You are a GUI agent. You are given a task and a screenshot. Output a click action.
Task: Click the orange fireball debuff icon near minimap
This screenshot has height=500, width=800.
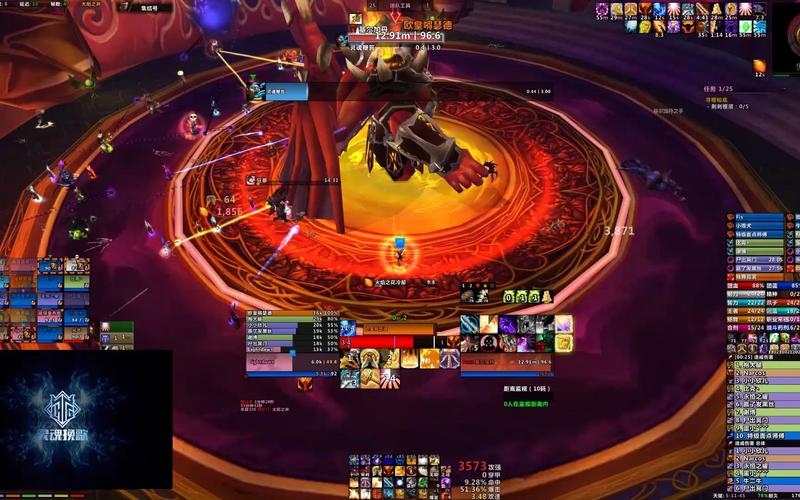point(761,65)
